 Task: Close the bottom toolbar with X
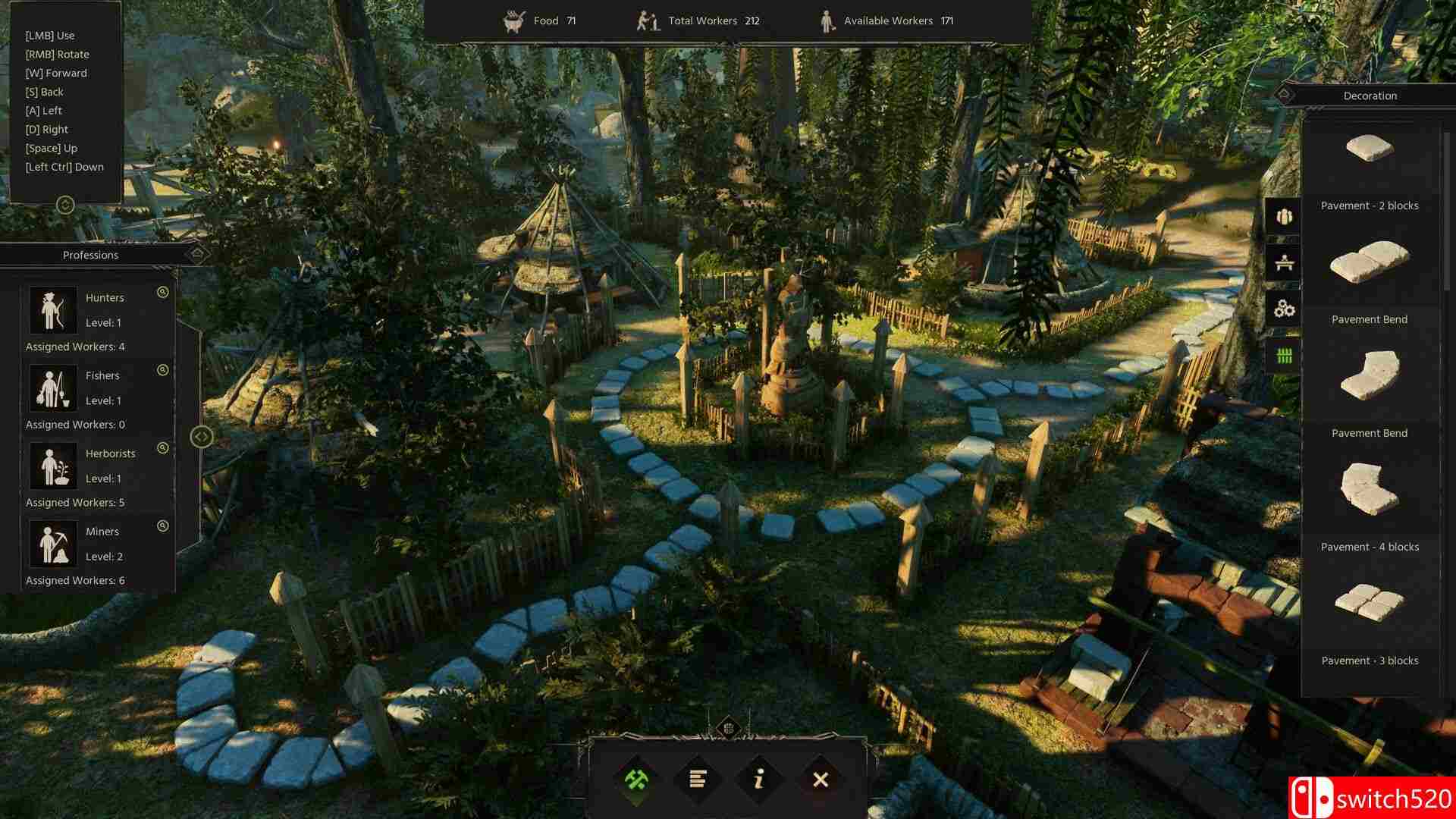pyautogui.click(x=821, y=779)
